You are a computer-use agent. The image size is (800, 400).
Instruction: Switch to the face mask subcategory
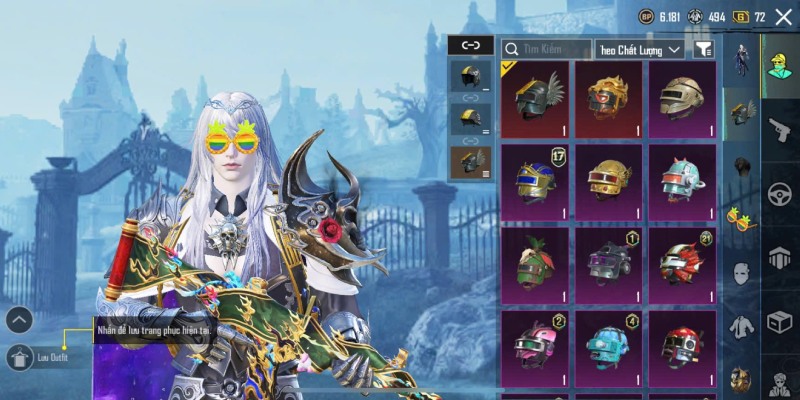(x=741, y=273)
